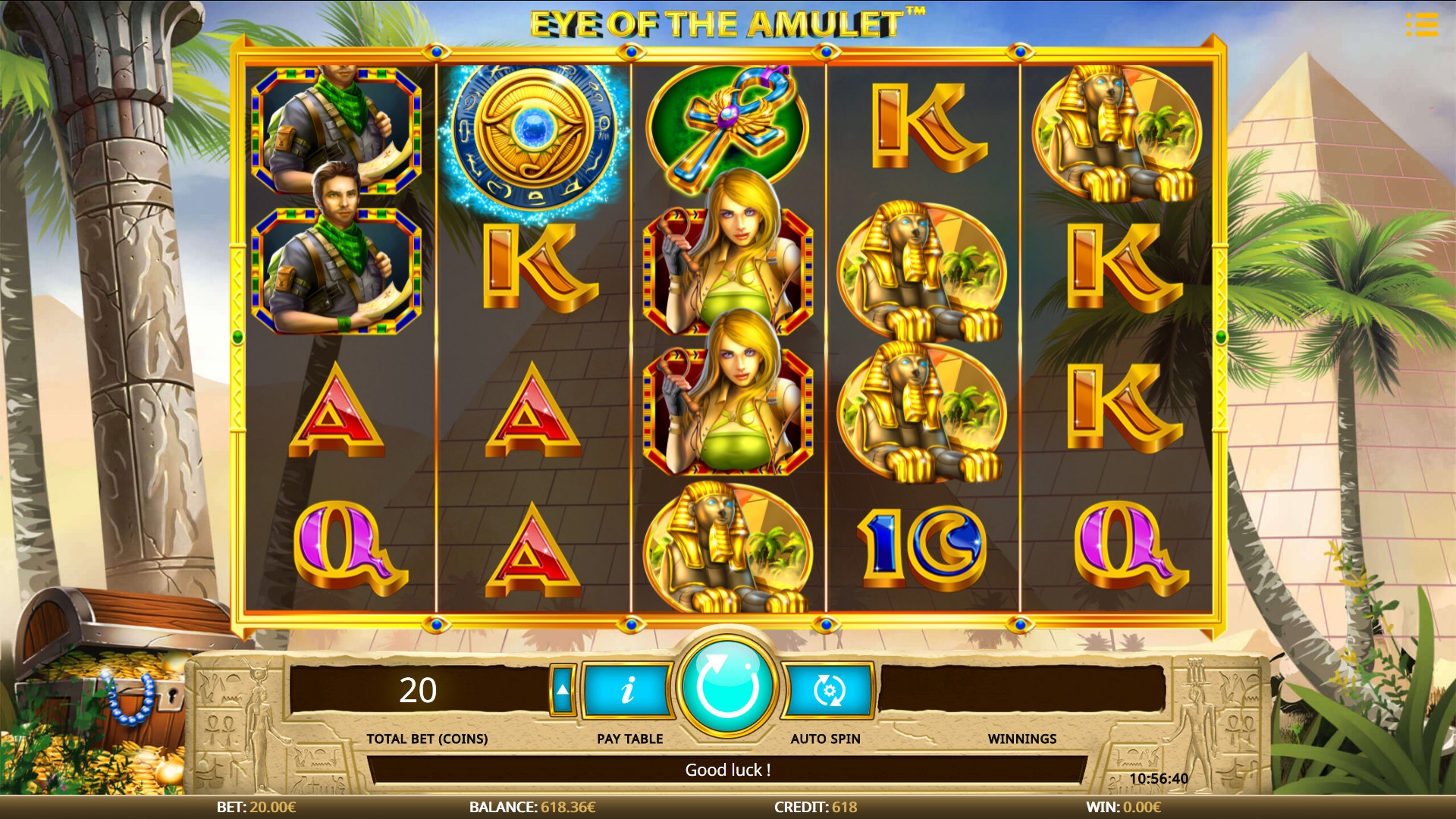Open the auto spin settings
This screenshot has height=819, width=1456.
point(828,690)
